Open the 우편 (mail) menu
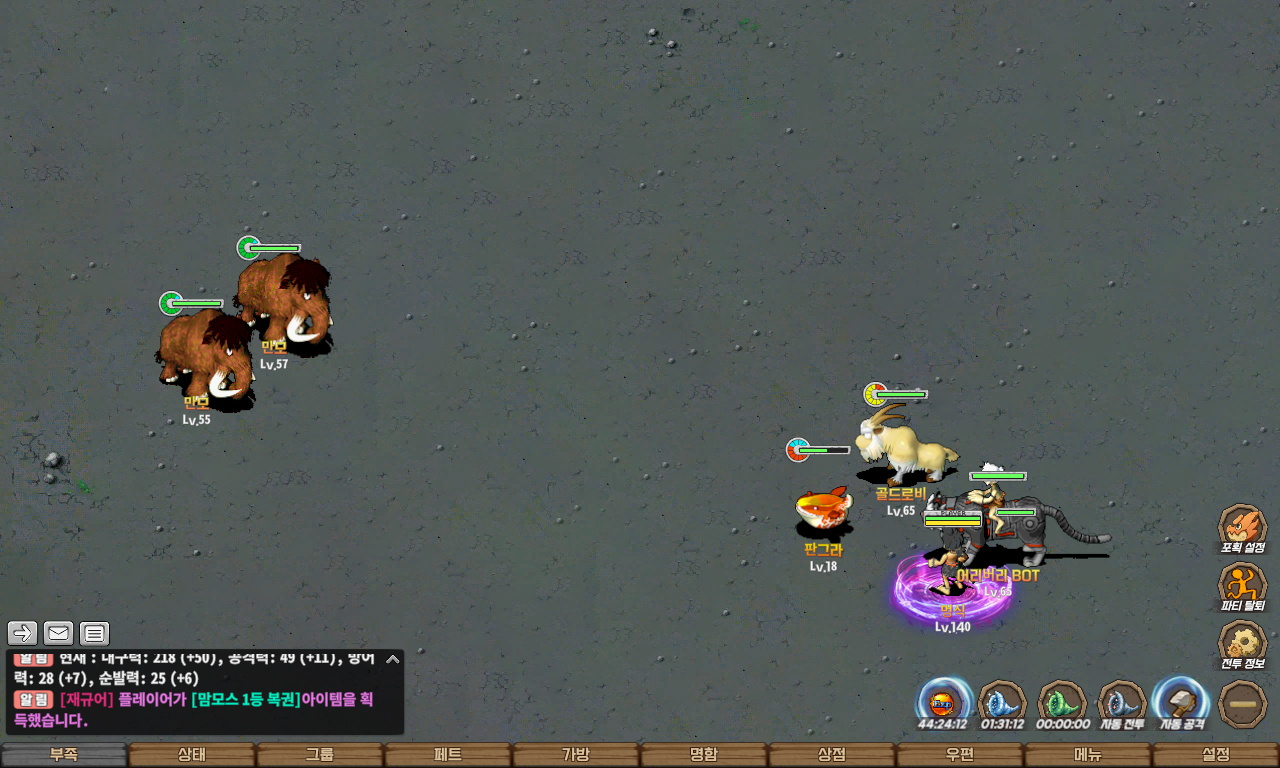Viewport: 1280px width, 768px height. pyautogui.click(x=960, y=755)
